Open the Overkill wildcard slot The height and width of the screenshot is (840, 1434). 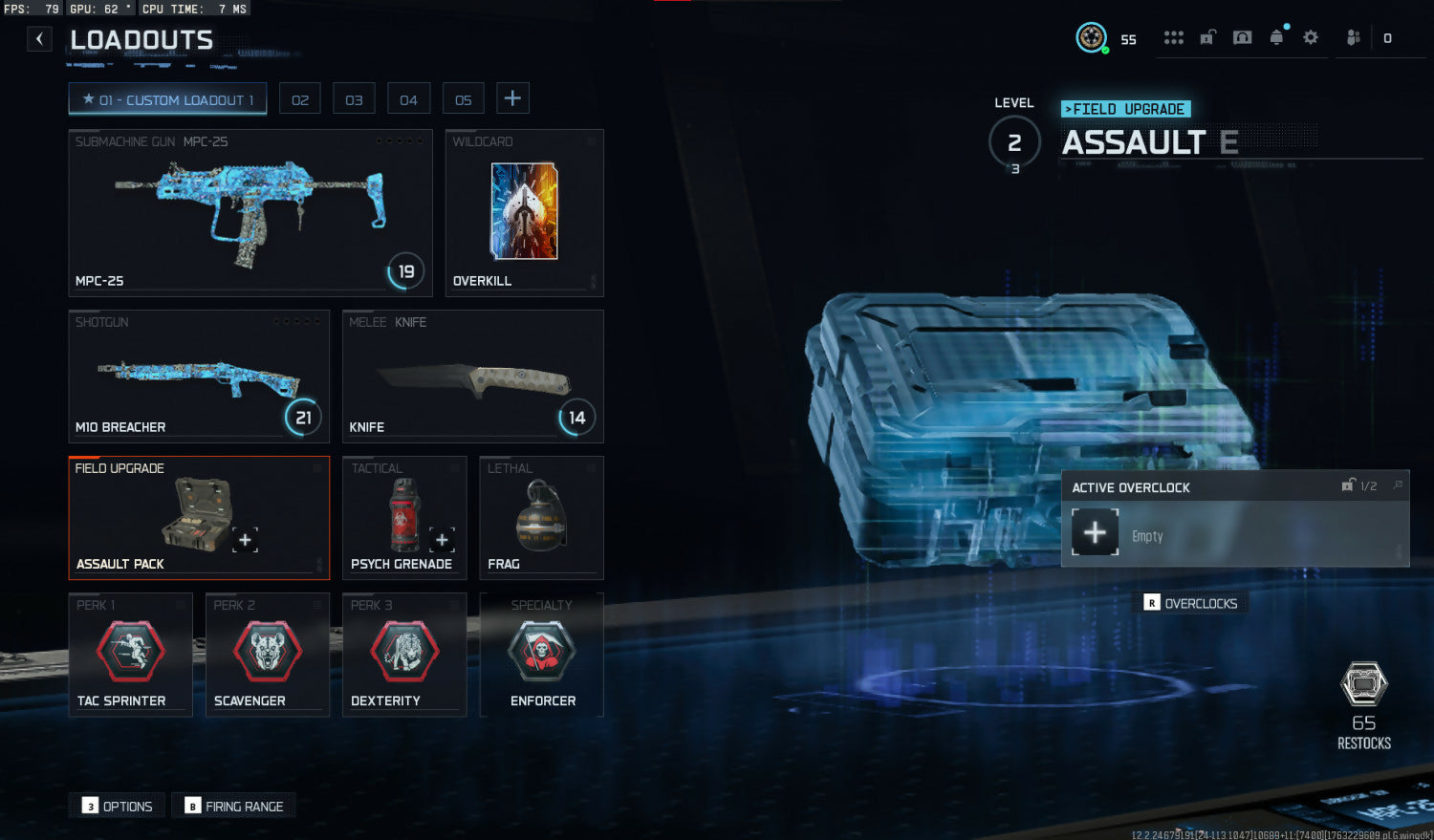[x=524, y=212]
